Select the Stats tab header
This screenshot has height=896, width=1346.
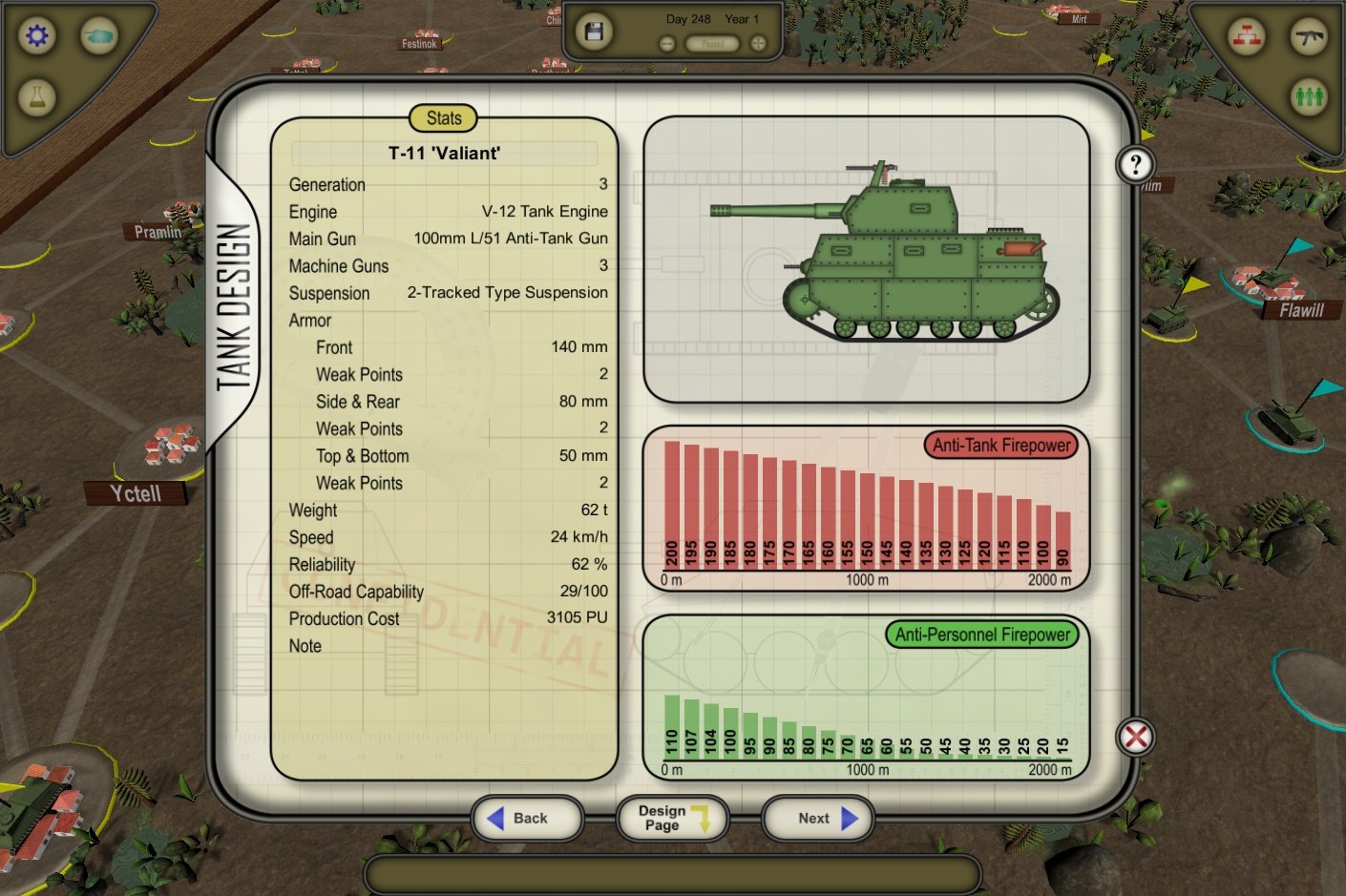coord(443,118)
